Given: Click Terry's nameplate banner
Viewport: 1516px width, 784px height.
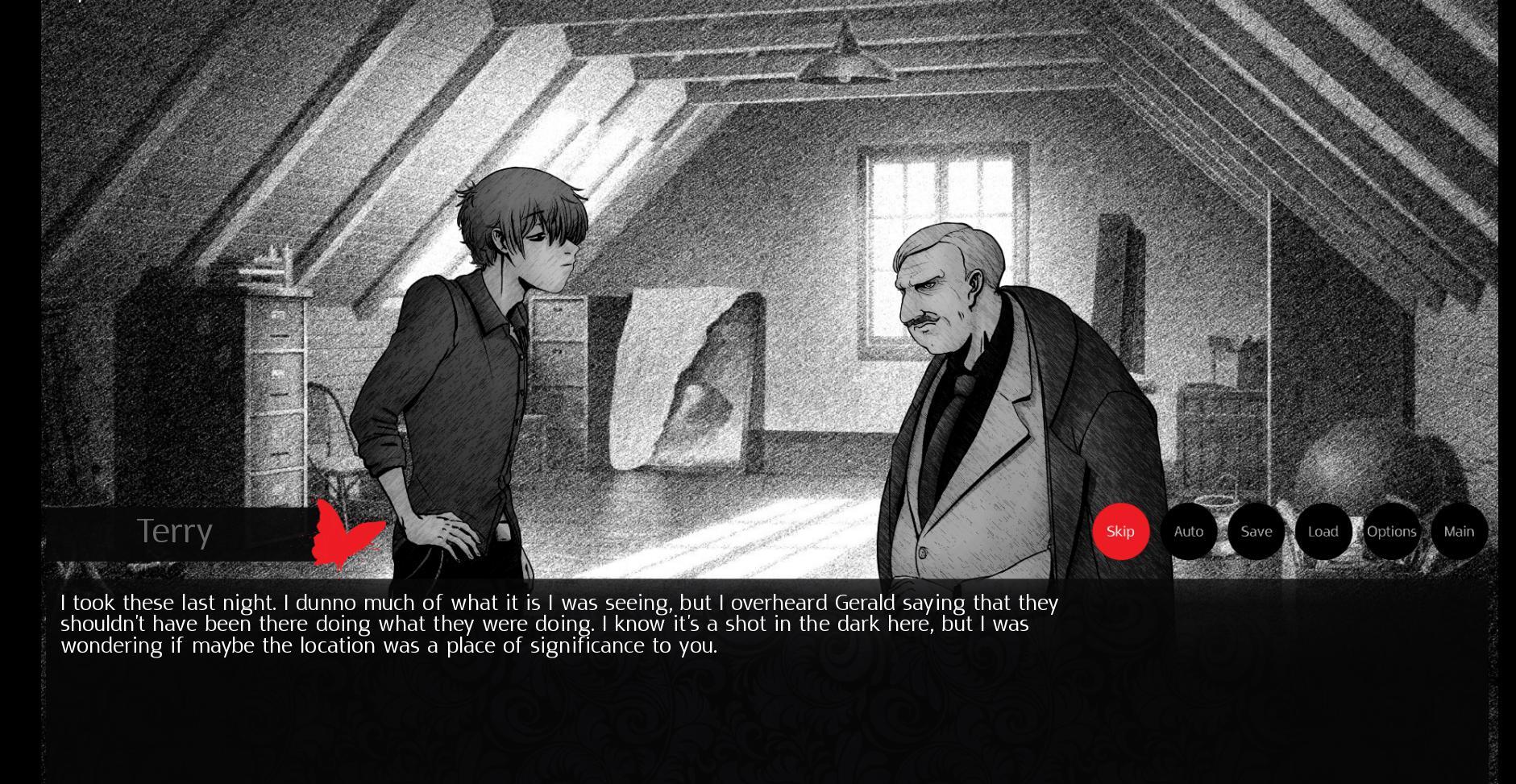Looking at the screenshot, I should 176,531.
